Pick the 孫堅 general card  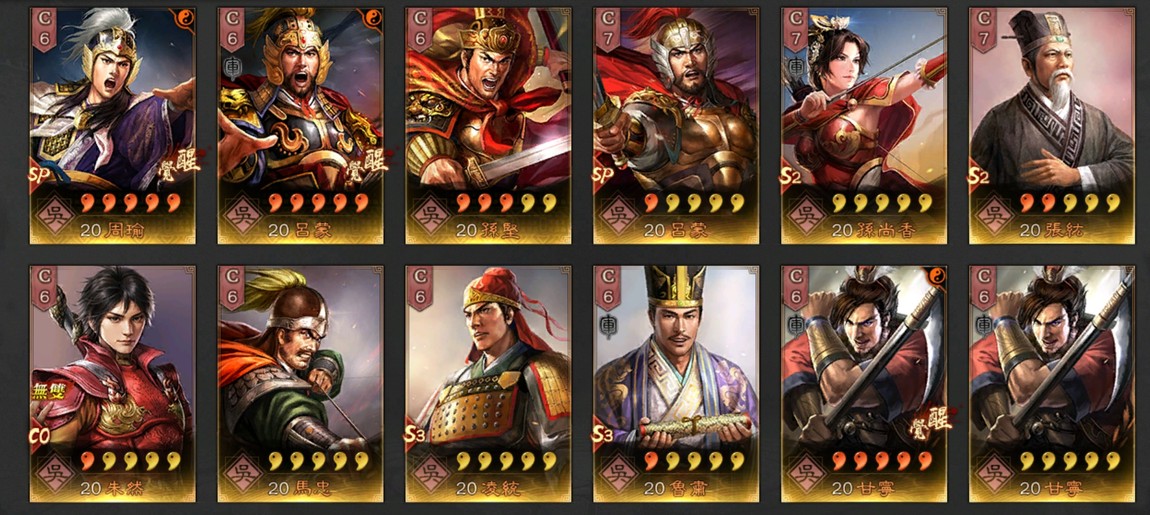488,125
